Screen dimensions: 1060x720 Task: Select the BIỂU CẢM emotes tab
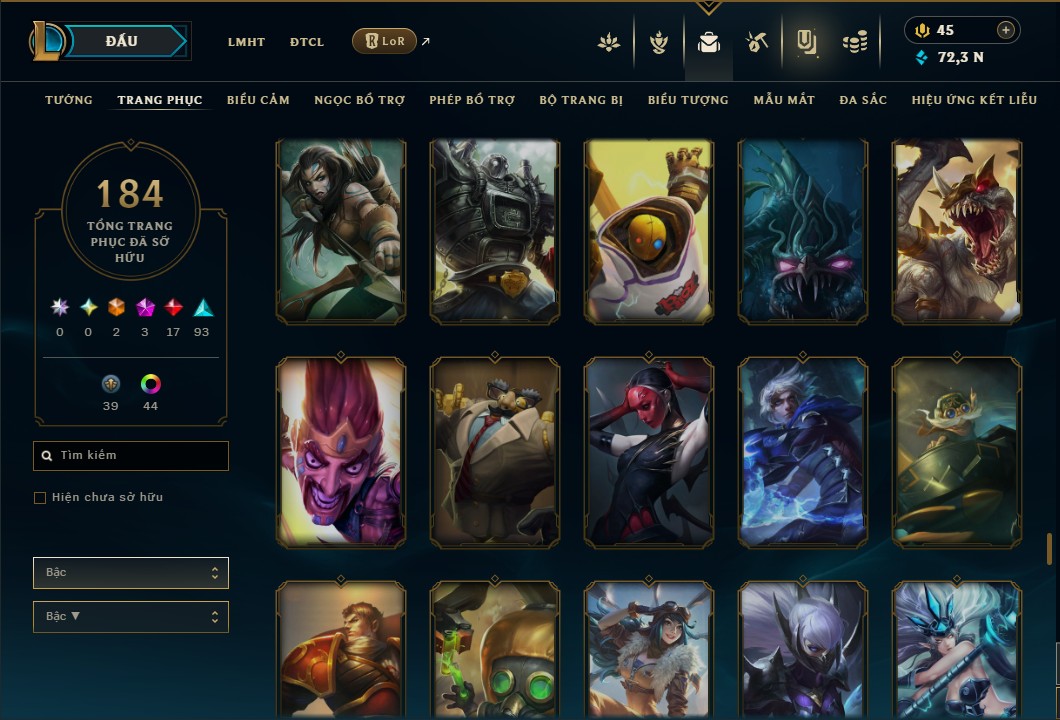[x=258, y=100]
